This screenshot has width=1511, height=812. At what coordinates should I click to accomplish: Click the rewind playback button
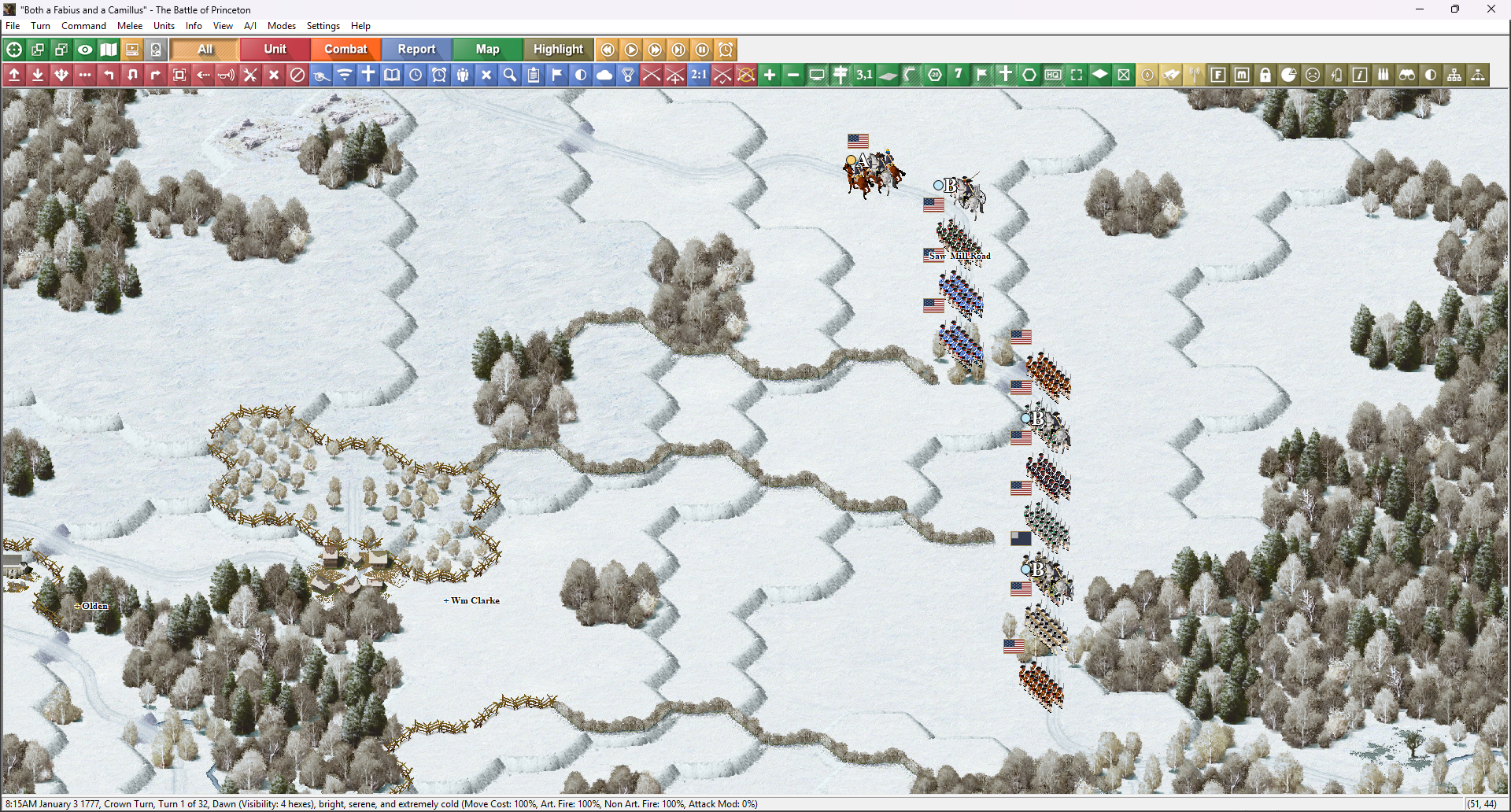click(x=608, y=50)
